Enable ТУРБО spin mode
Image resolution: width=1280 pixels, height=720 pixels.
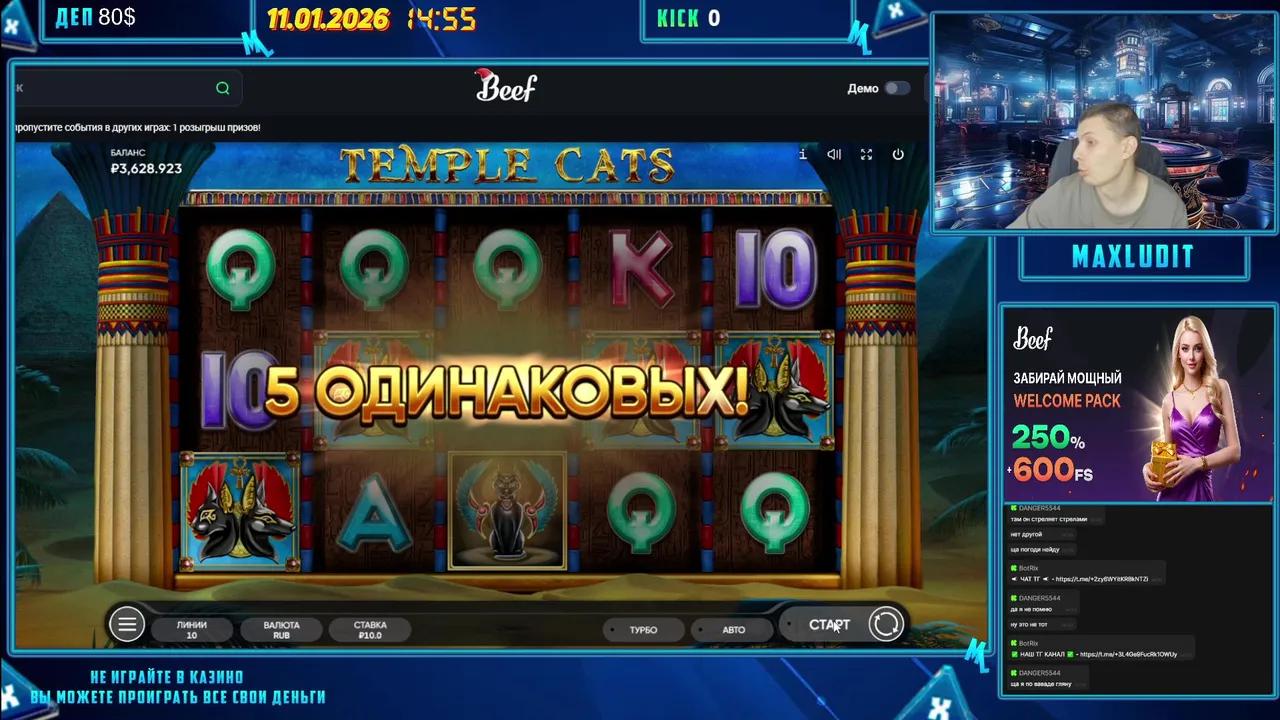tap(643, 629)
